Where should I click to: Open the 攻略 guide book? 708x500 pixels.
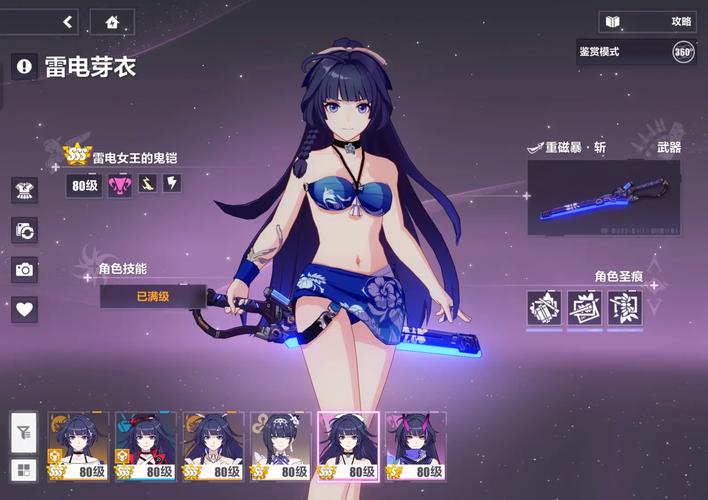(647, 21)
